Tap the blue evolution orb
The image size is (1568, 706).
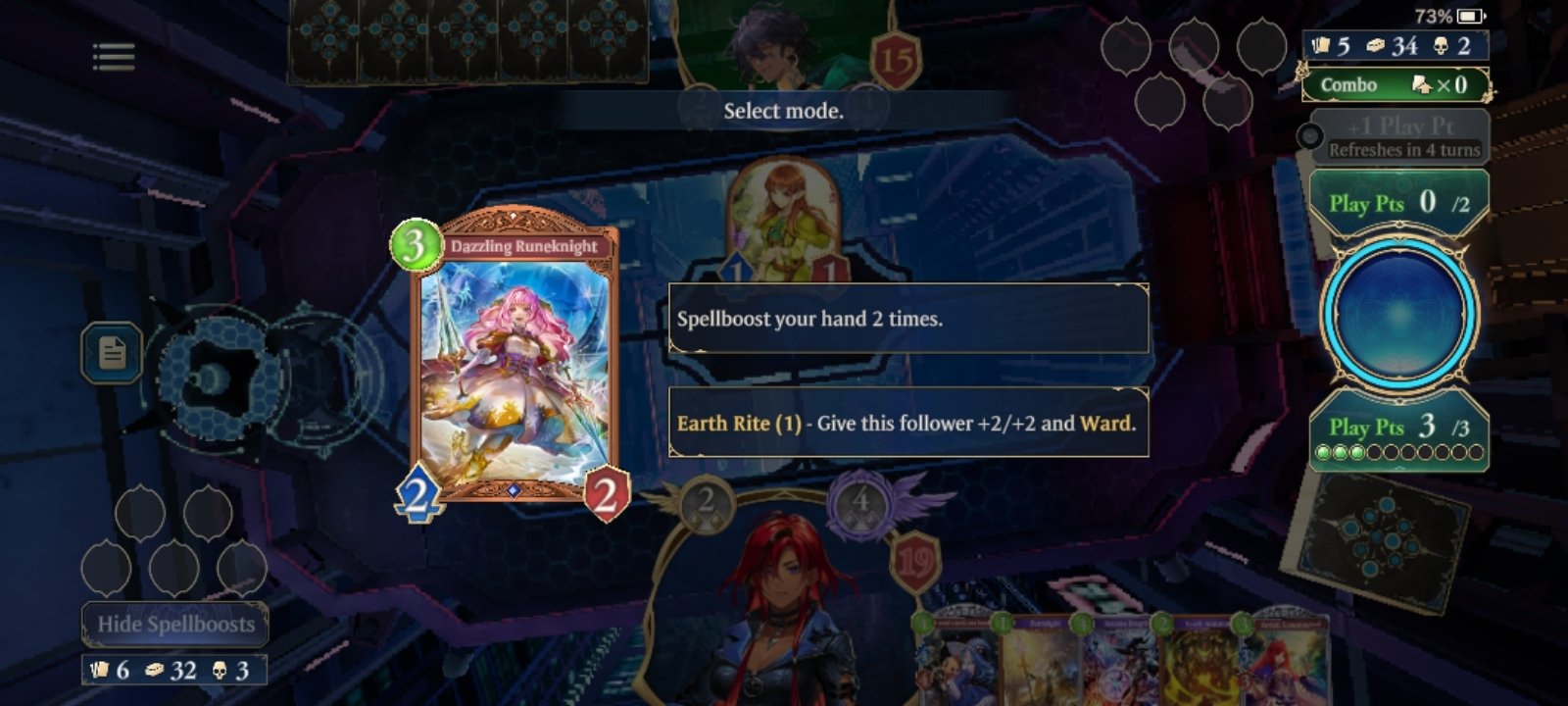(x=1398, y=314)
